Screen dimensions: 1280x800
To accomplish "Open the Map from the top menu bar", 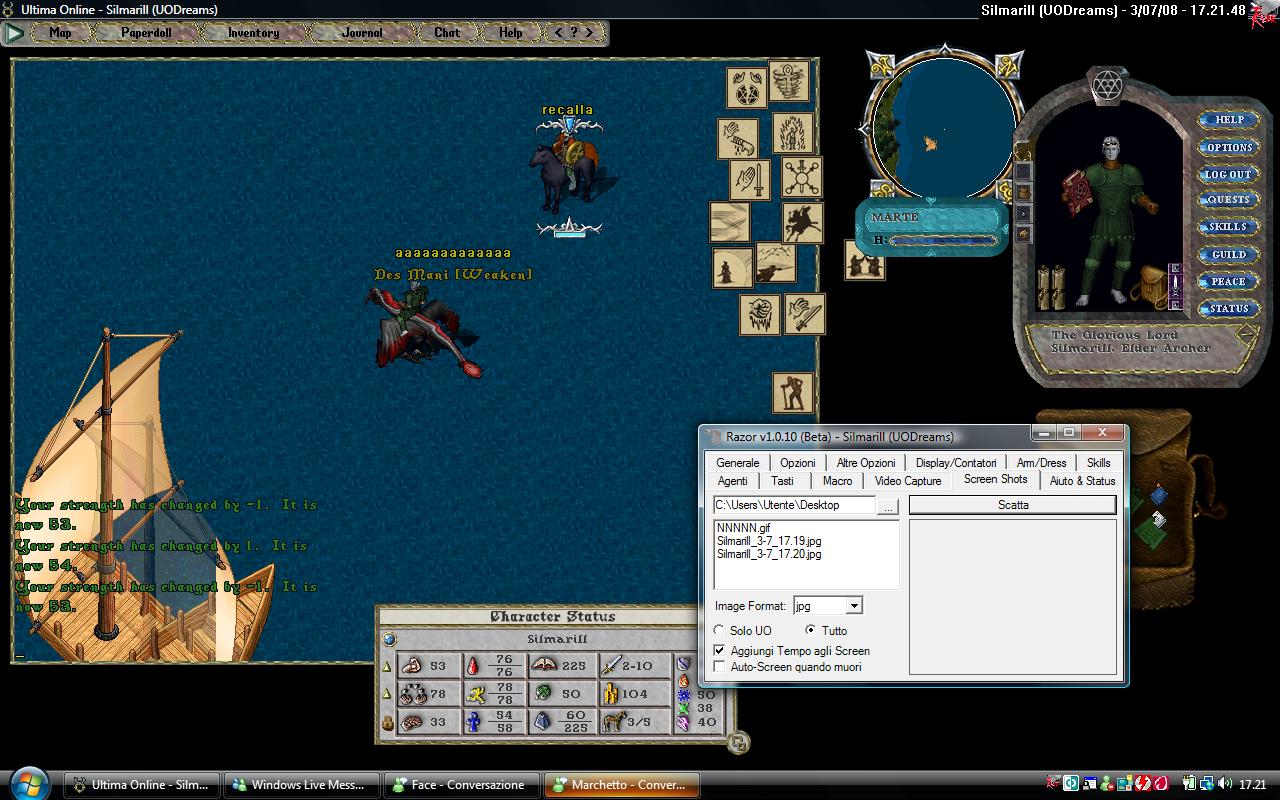I will pos(60,32).
